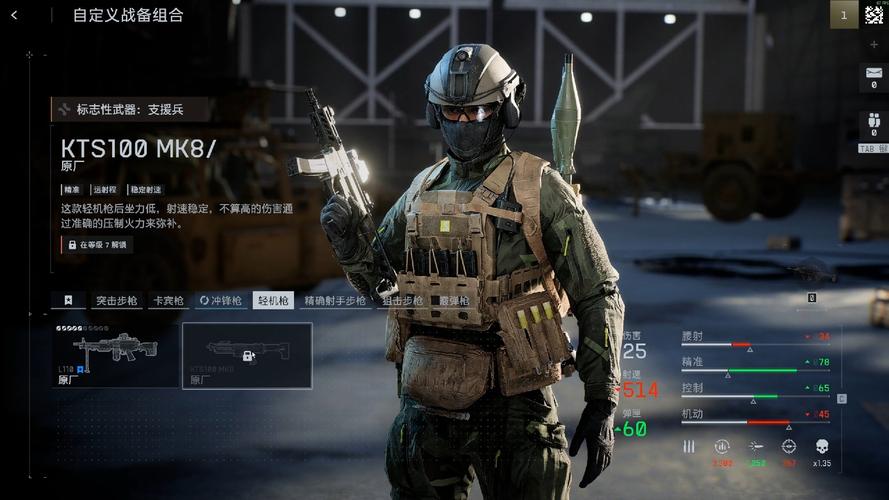Screen dimensions: 889x500
Task: Switch to the 狙击步枪 tab
Action: [x=402, y=300]
